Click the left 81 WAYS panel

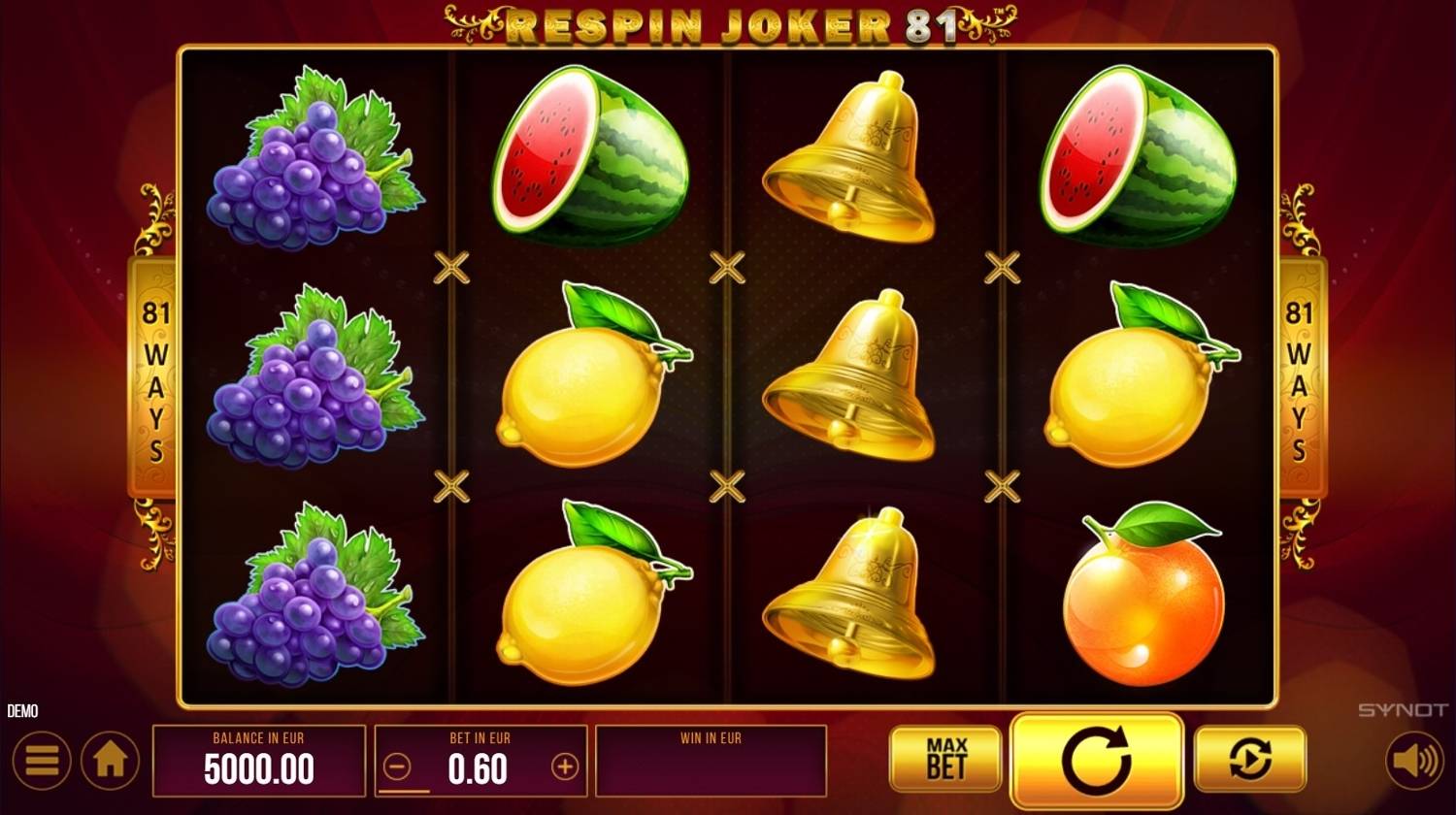coord(155,378)
